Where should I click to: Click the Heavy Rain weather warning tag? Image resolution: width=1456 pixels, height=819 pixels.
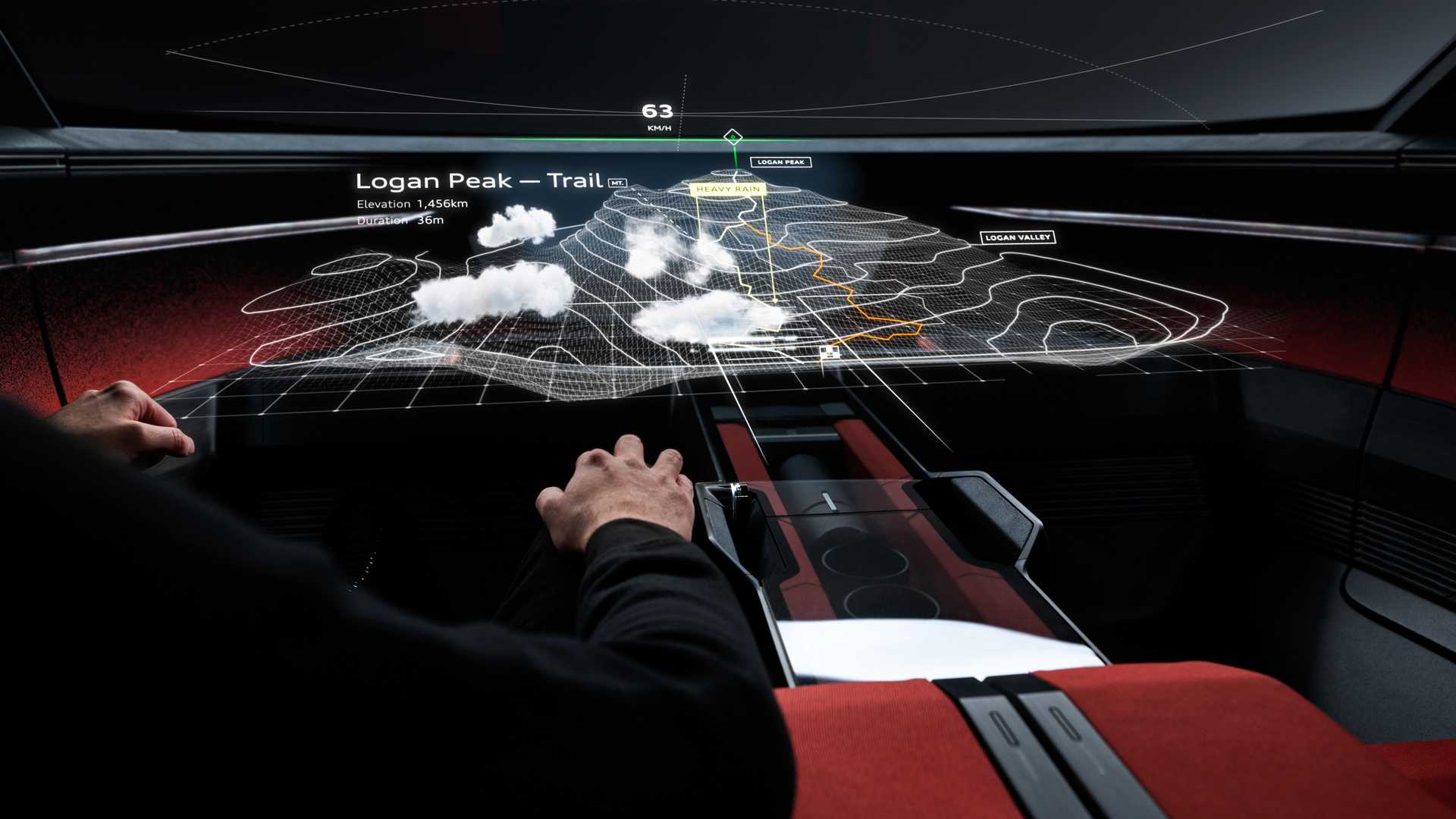click(728, 189)
